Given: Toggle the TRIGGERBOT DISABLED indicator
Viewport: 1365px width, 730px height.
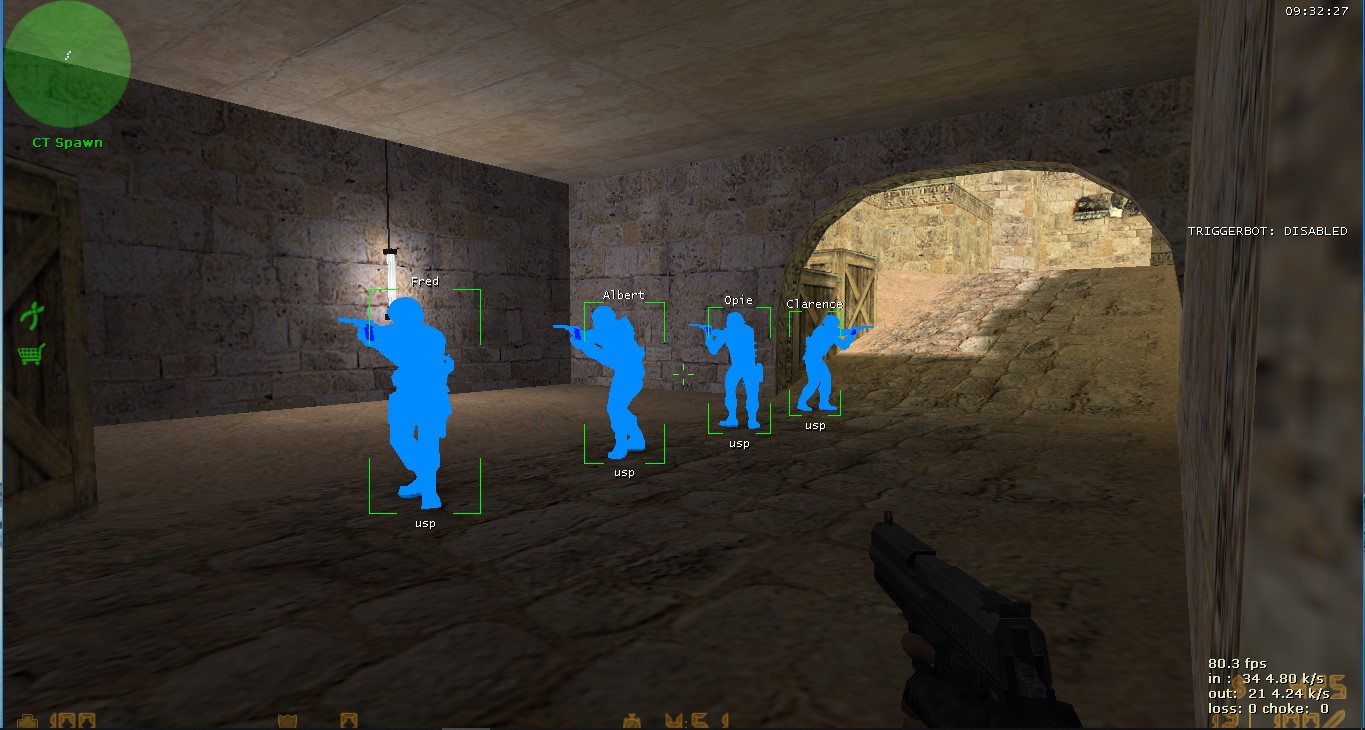Looking at the screenshot, I should click(x=1266, y=230).
